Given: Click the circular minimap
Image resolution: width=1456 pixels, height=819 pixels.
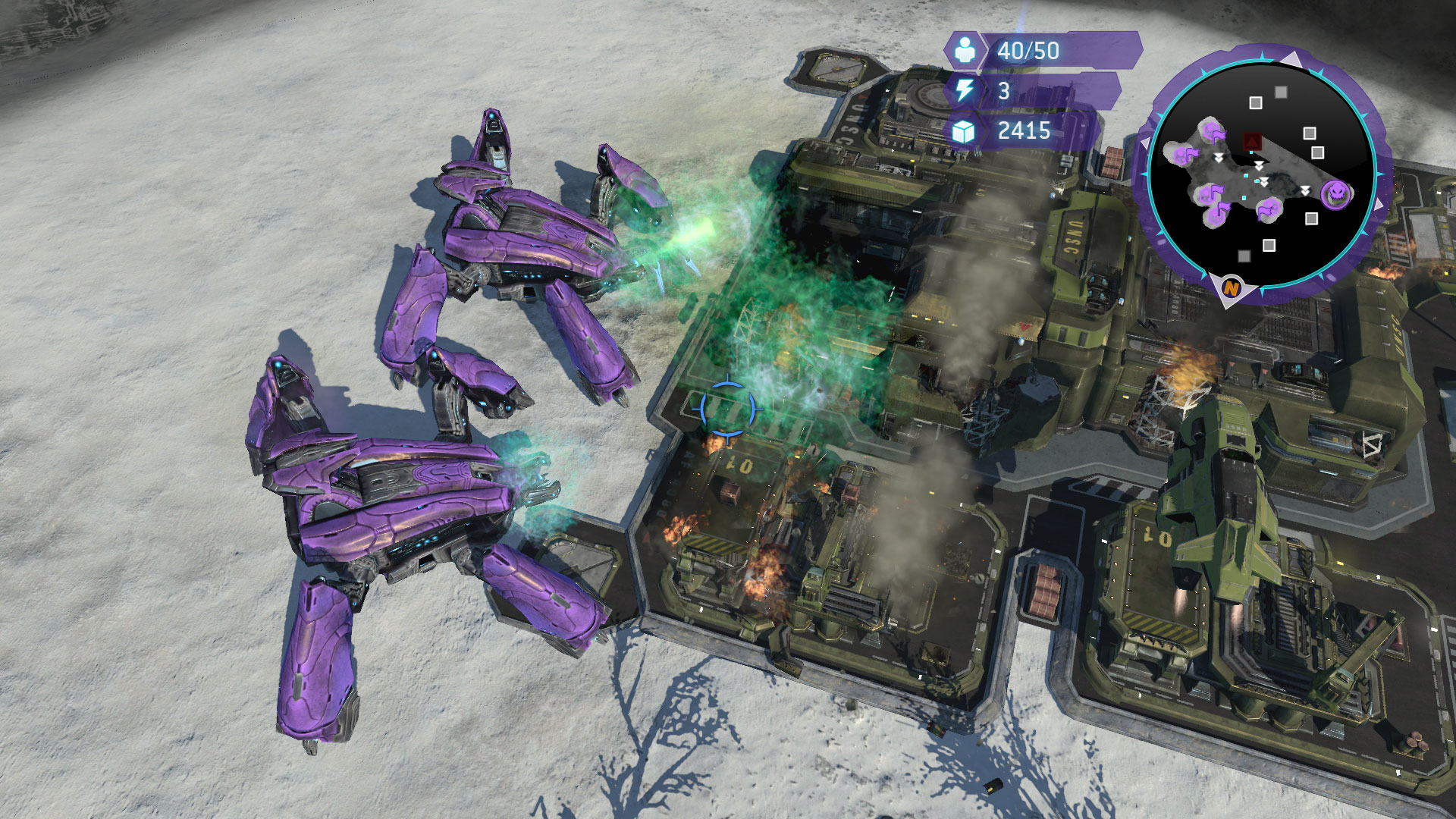Looking at the screenshot, I should (x=1262, y=174).
